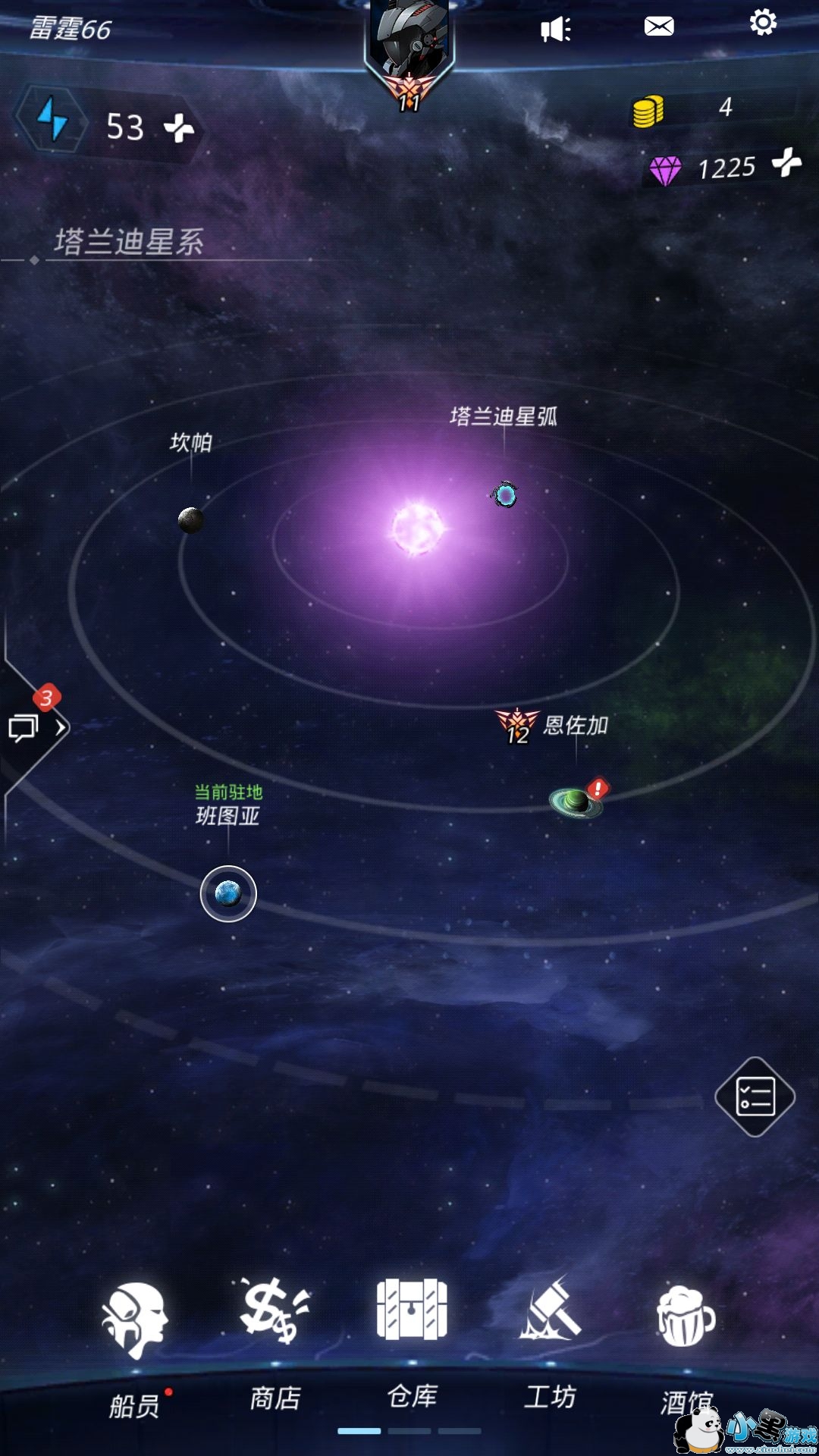Select the planet 恩佐加 with alert marker
Image resolution: width=819 pixels, height=1456 pixels.
tap(576, 802)
